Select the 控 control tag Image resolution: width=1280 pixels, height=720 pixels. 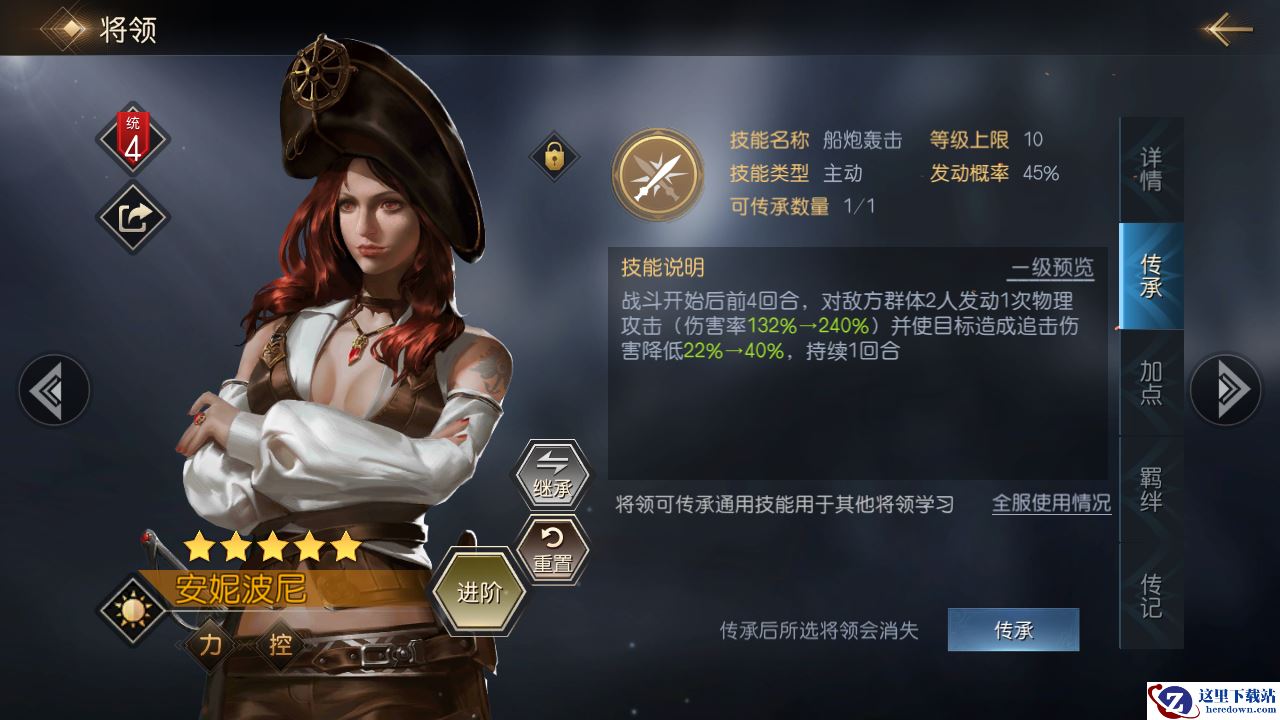tap(280, 645)
